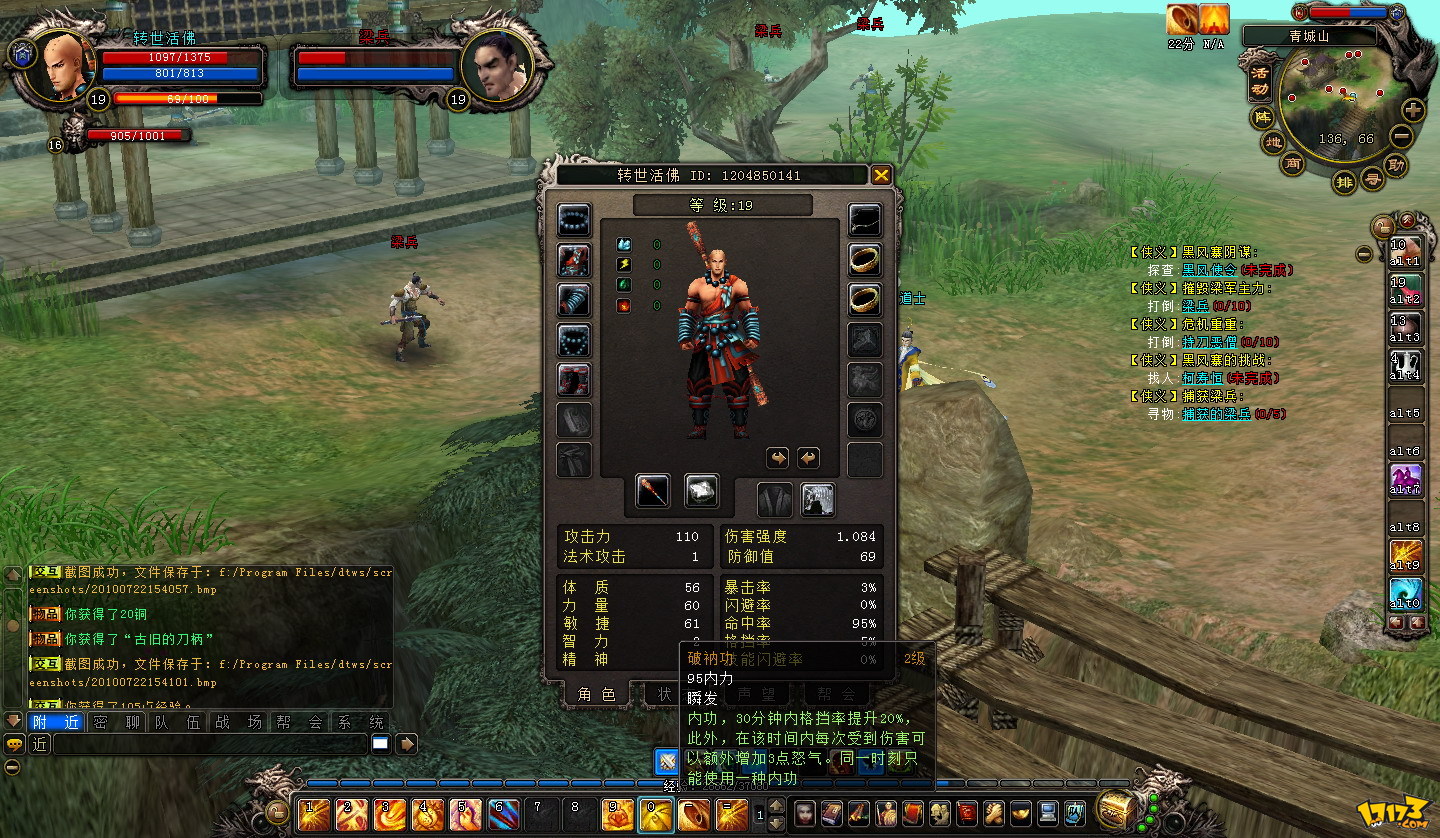Viewport: 1440px width, 838px height.
Task: Switch chat to the 附近 nearby tab
Action: click(x=56, y=722)
